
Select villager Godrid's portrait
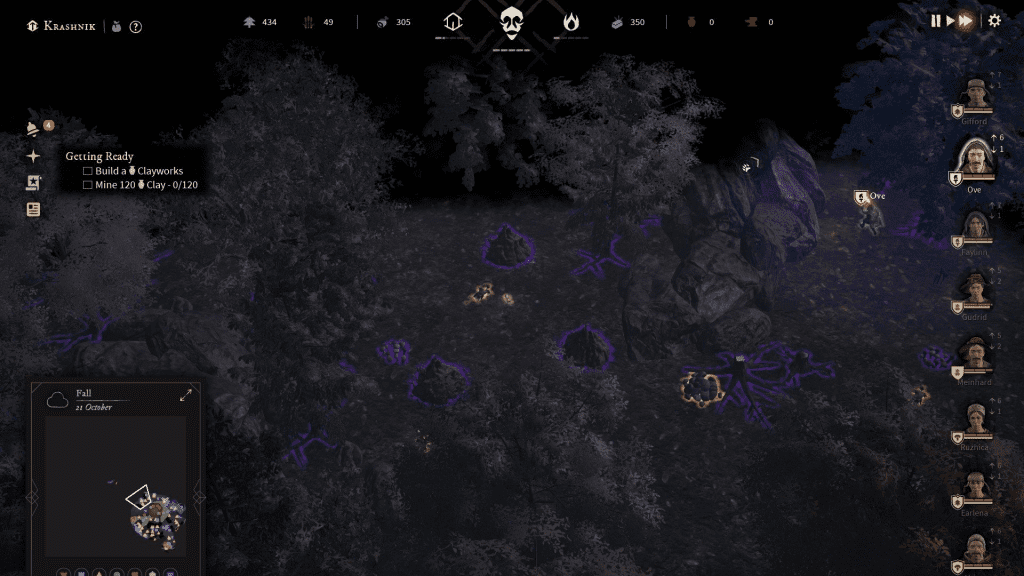[974, 291]
